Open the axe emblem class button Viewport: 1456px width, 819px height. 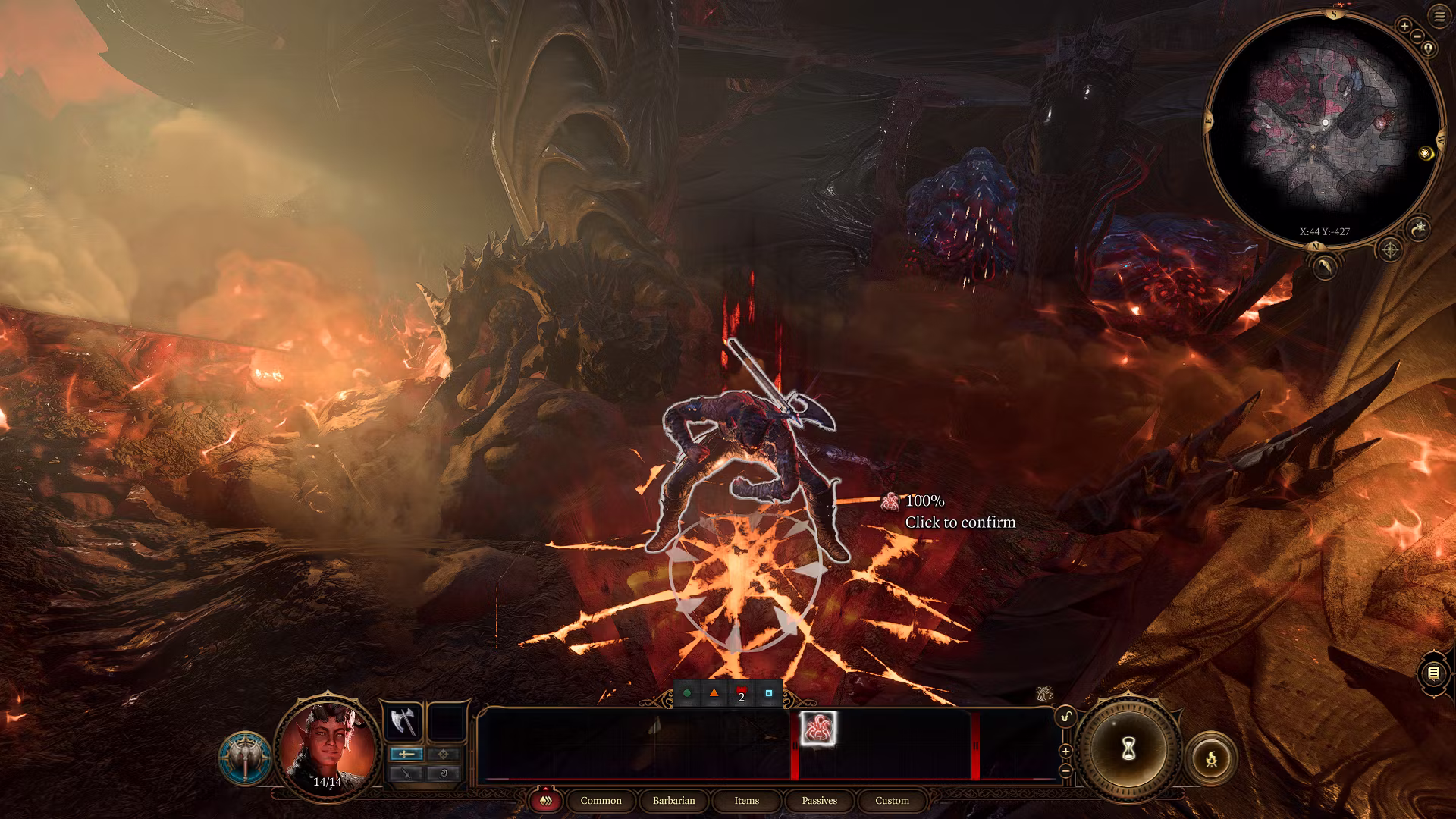pos(245,758)
